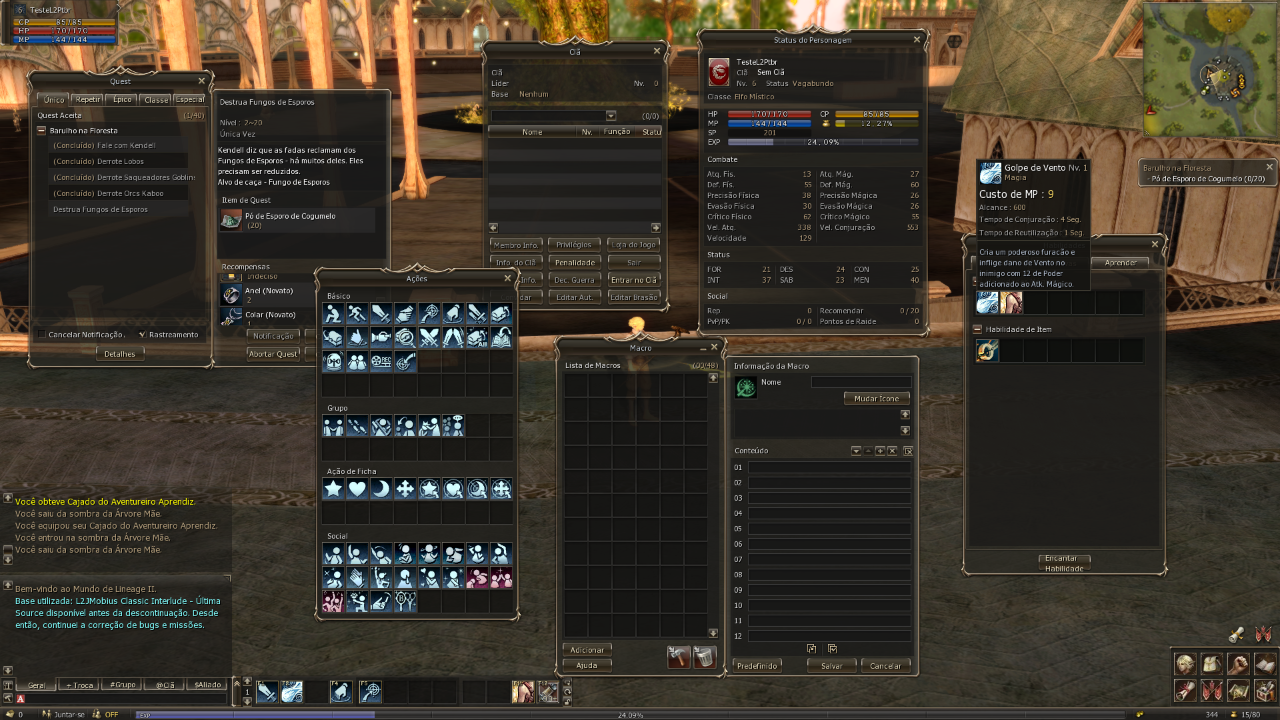The height and width of the screenshot is (720, 1280).
Task: Toggle Rastreamento in the Quest window
Action: click(x=140, y=334)
